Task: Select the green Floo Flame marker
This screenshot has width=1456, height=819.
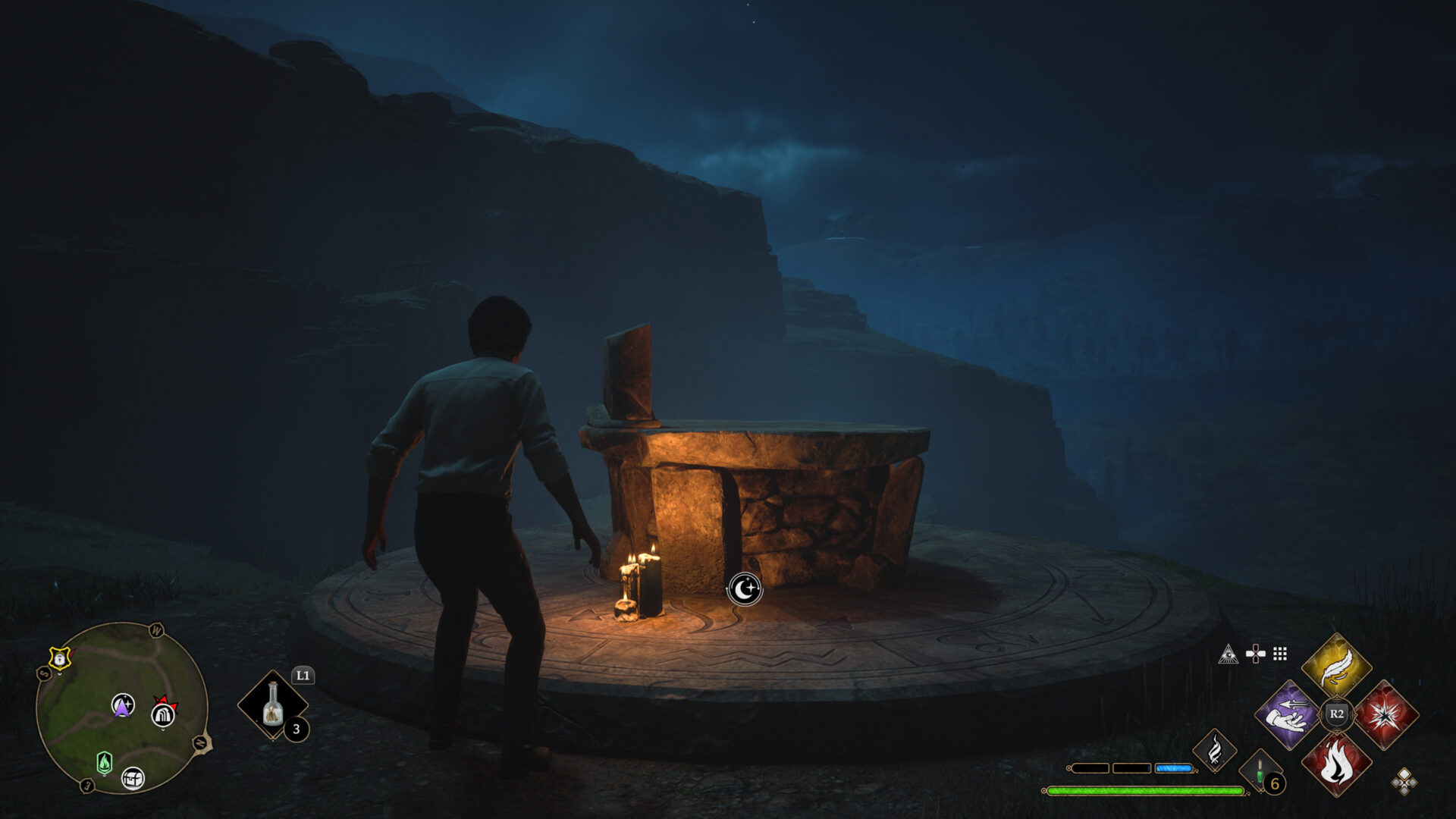Action: coord(105,762)
